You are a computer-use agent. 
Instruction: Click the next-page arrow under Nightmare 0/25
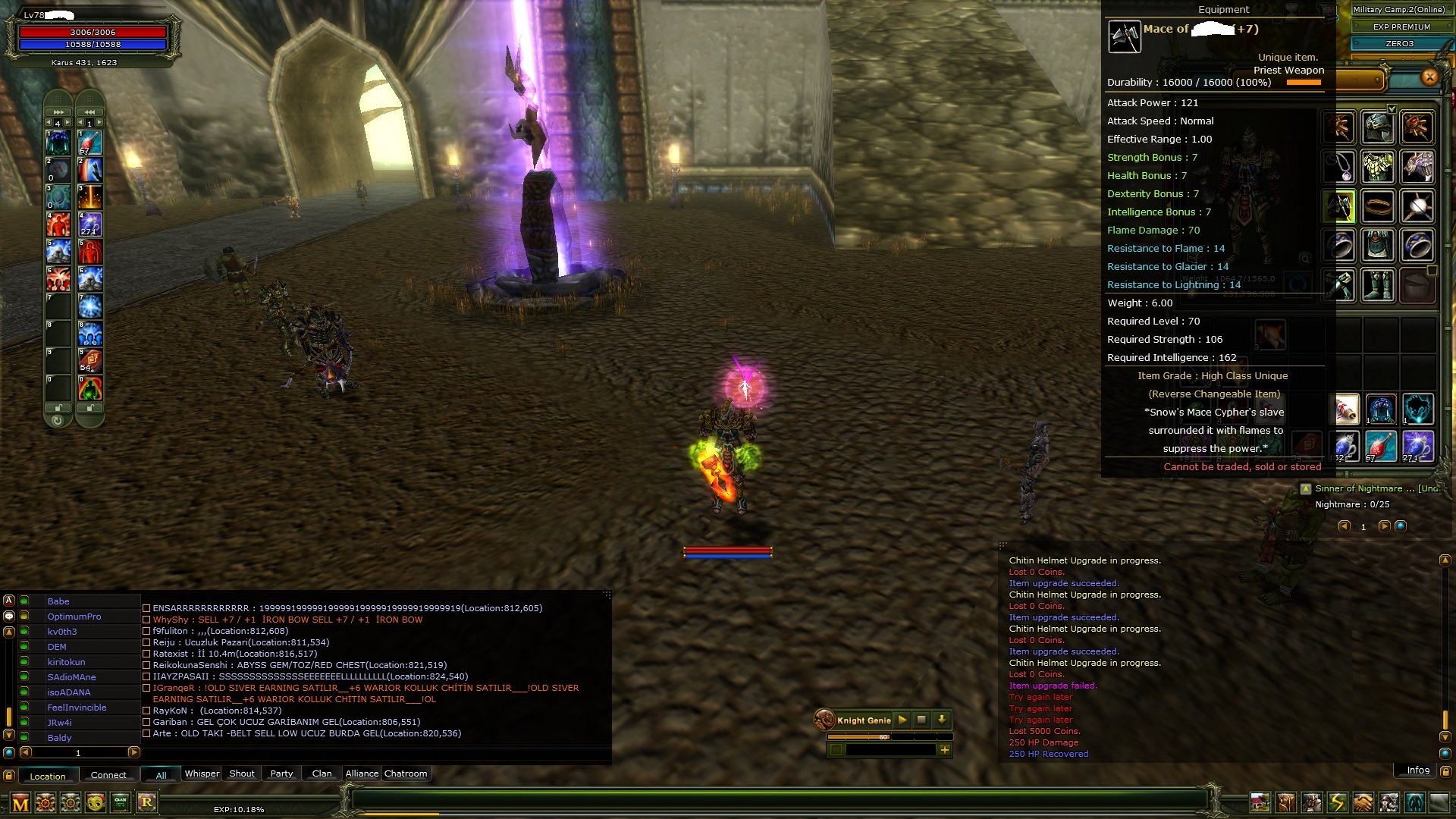coord(1385,527)
